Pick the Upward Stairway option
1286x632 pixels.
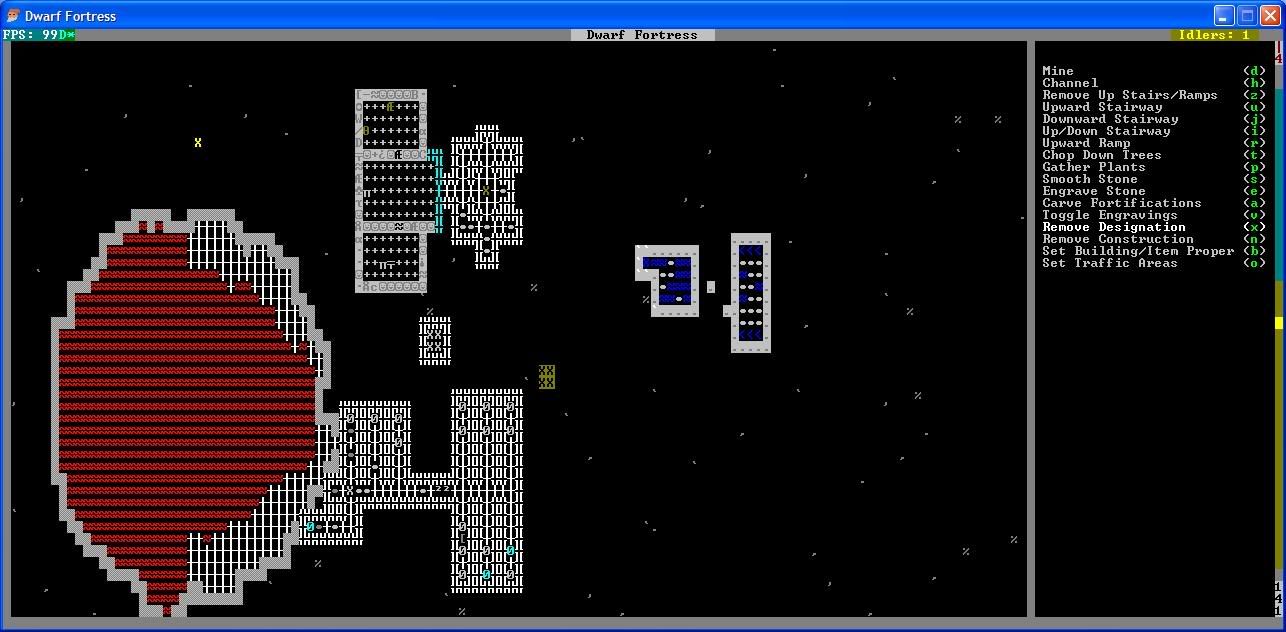click(1102, 107)
